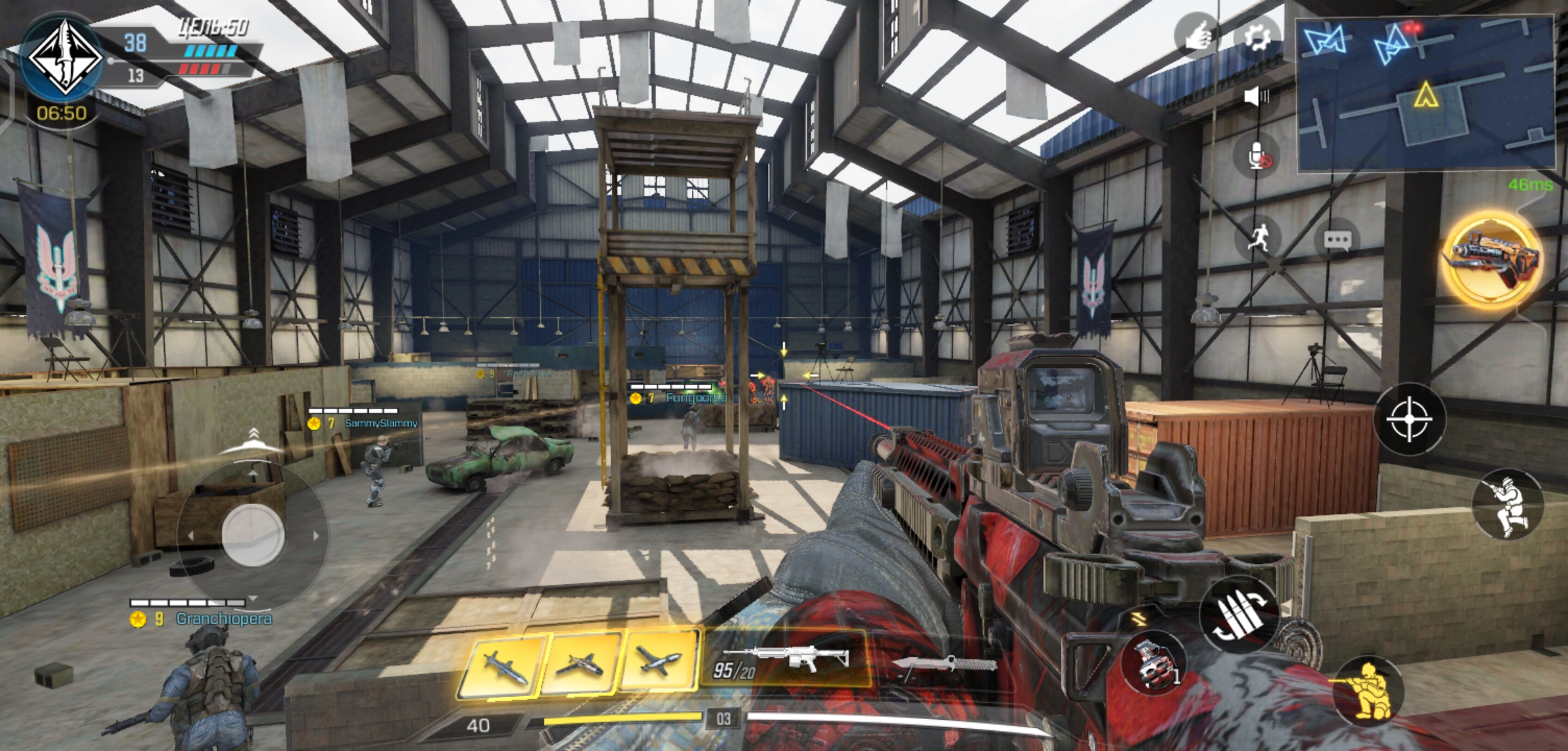Open the settings gear icon
The width and height of the screenshot is (1568, 751).
point(1256,36)
